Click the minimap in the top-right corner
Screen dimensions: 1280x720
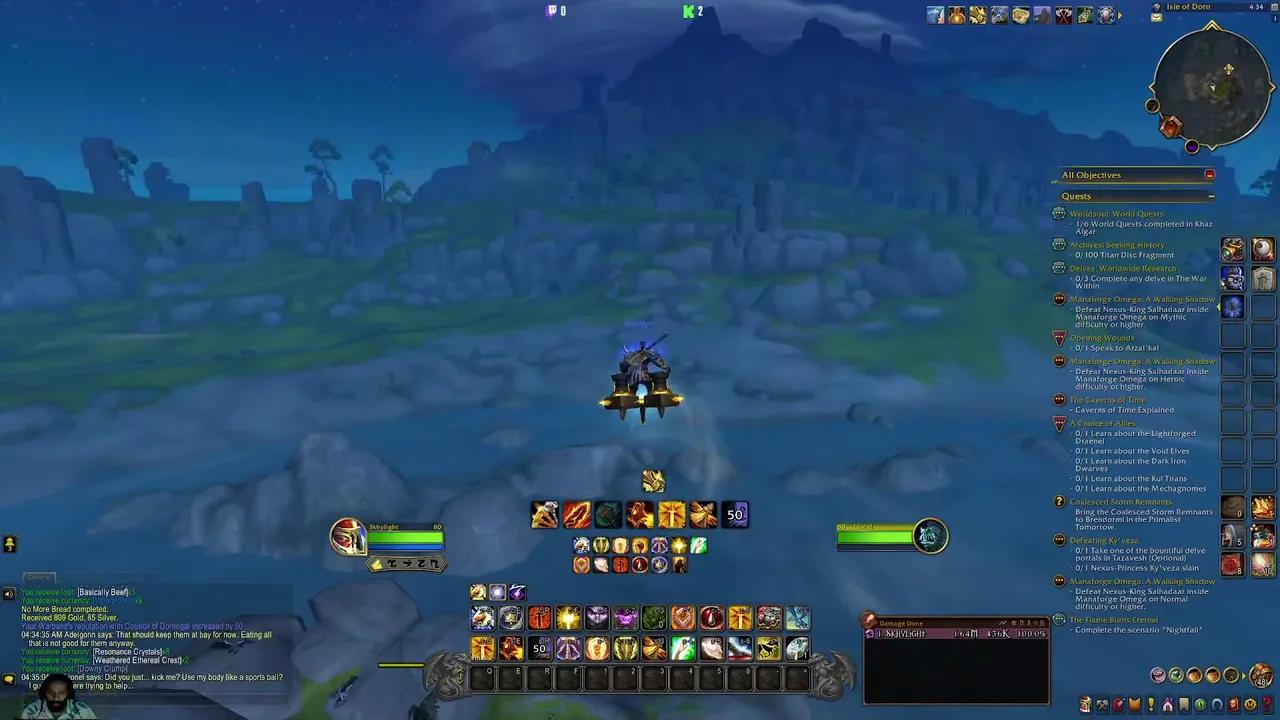tap(1211, 88)
